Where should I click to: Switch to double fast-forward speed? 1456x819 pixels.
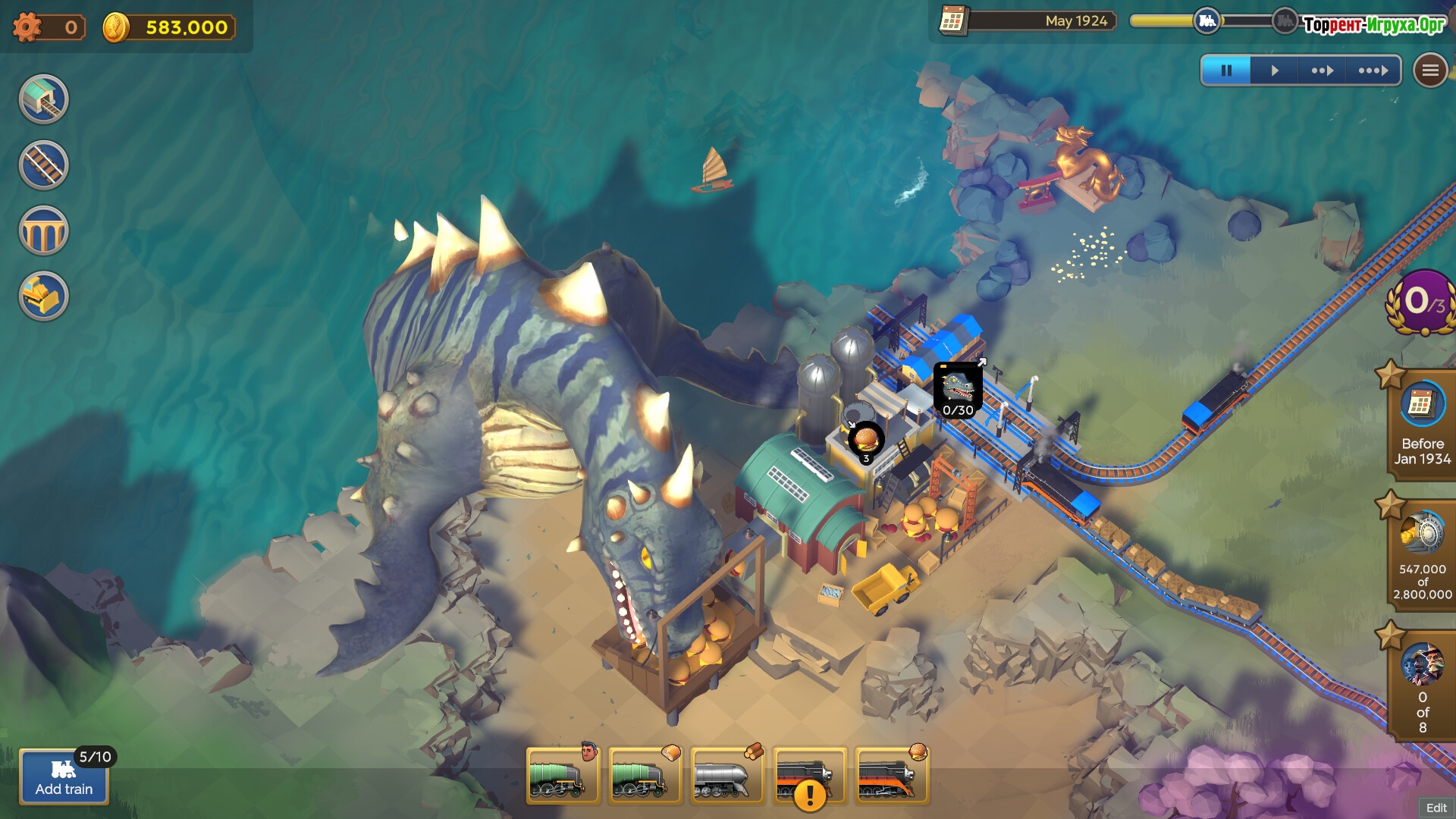pos(1322,71)
